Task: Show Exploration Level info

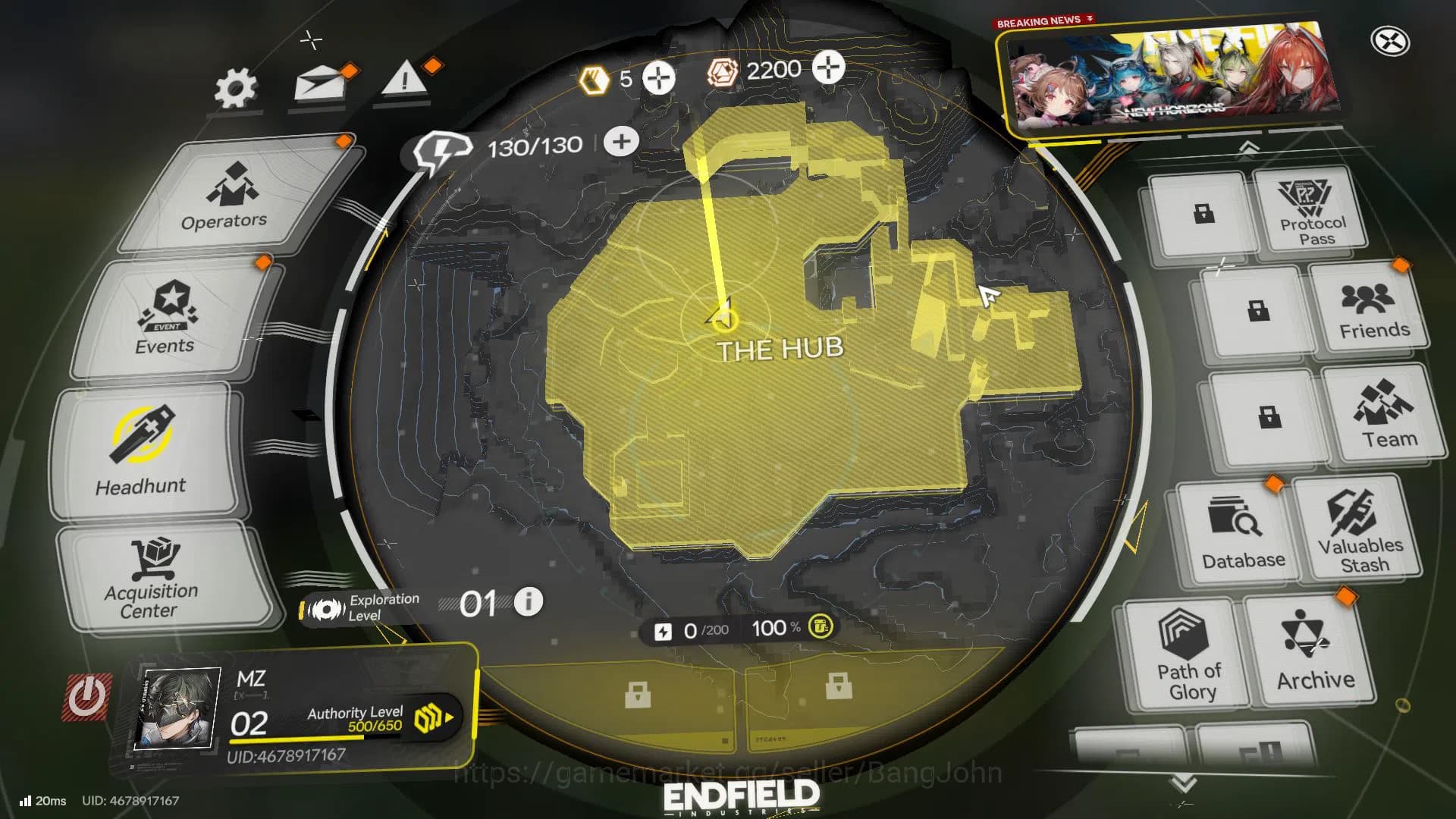Action: tap(529, 602)
